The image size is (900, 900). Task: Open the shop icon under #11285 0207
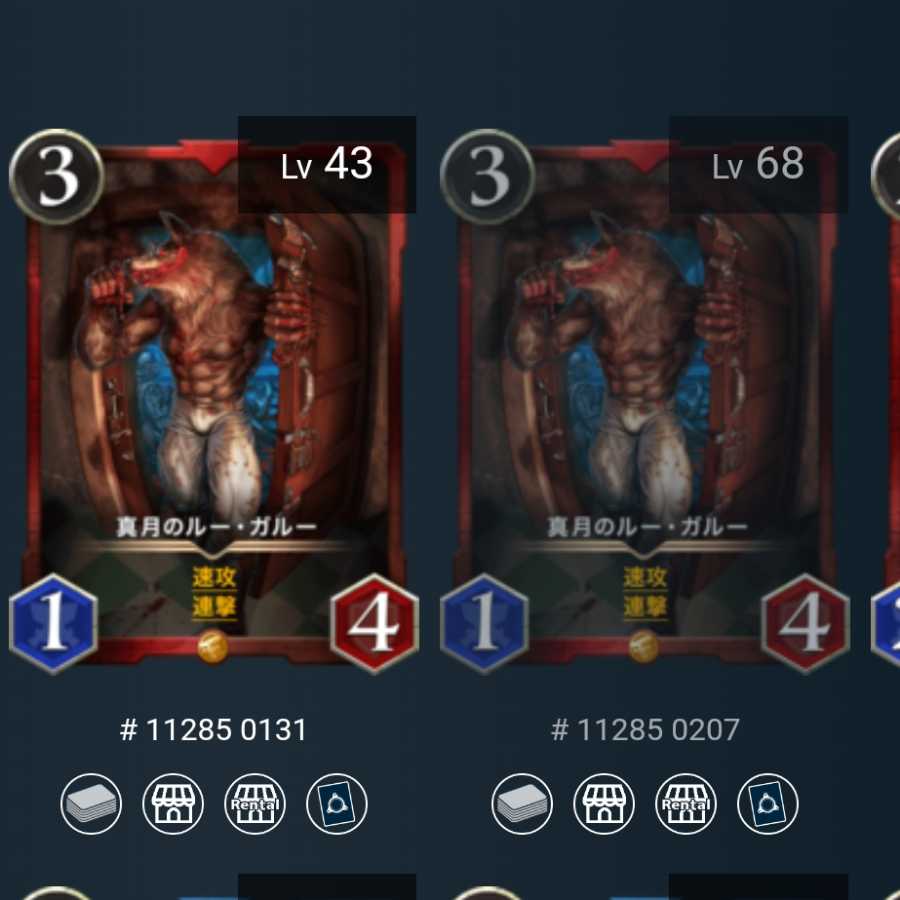coord(604,804)
